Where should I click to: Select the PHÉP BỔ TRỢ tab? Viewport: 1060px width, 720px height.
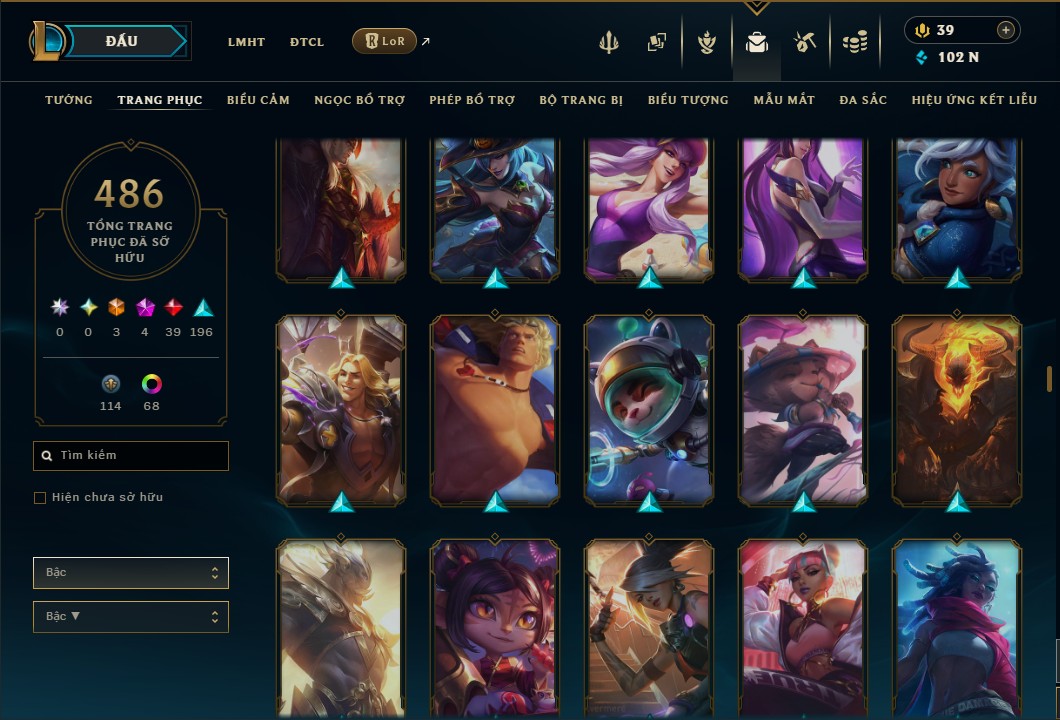tap(472, 100)
